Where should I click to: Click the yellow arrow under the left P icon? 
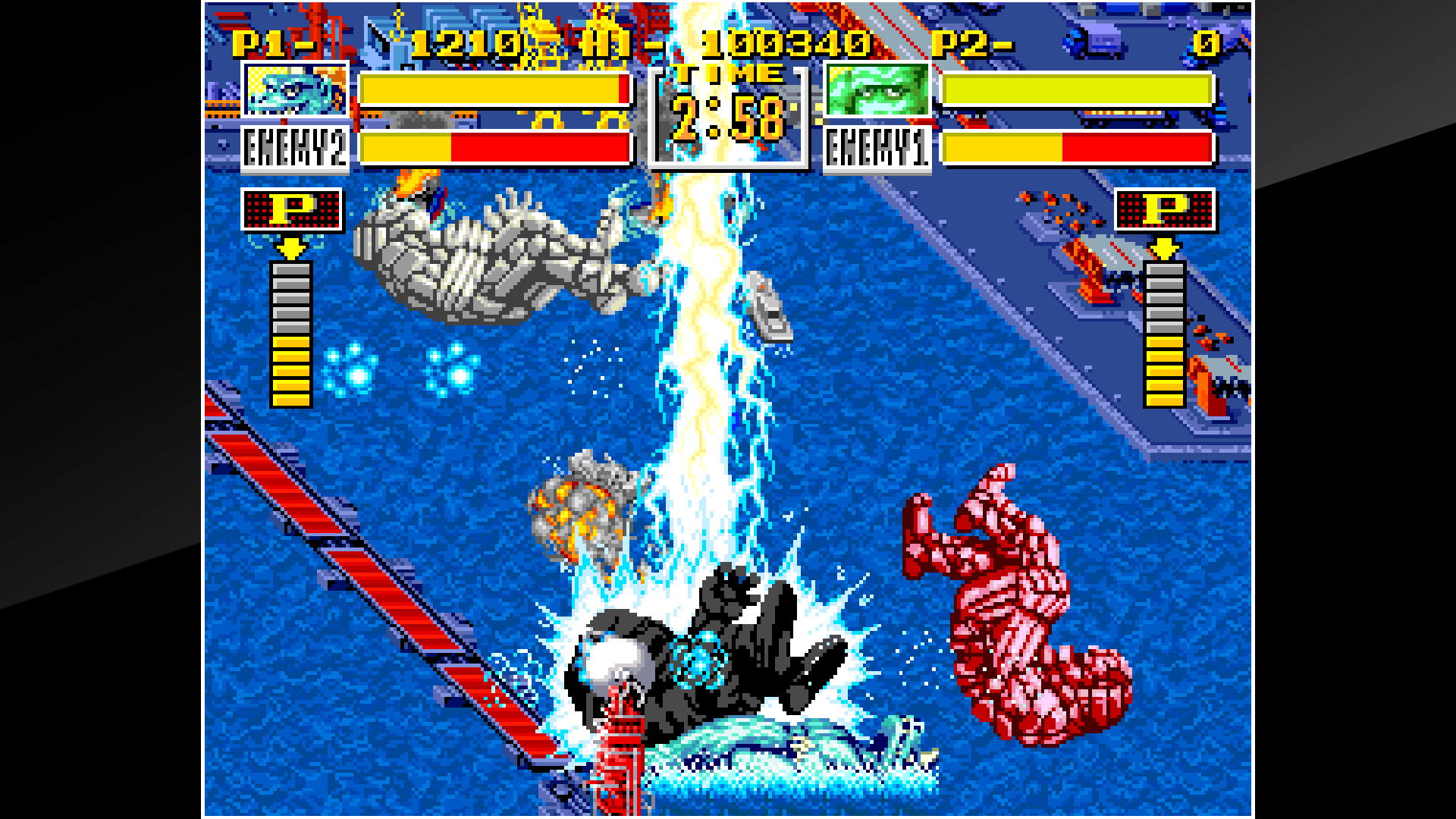(x=290, y=246)
